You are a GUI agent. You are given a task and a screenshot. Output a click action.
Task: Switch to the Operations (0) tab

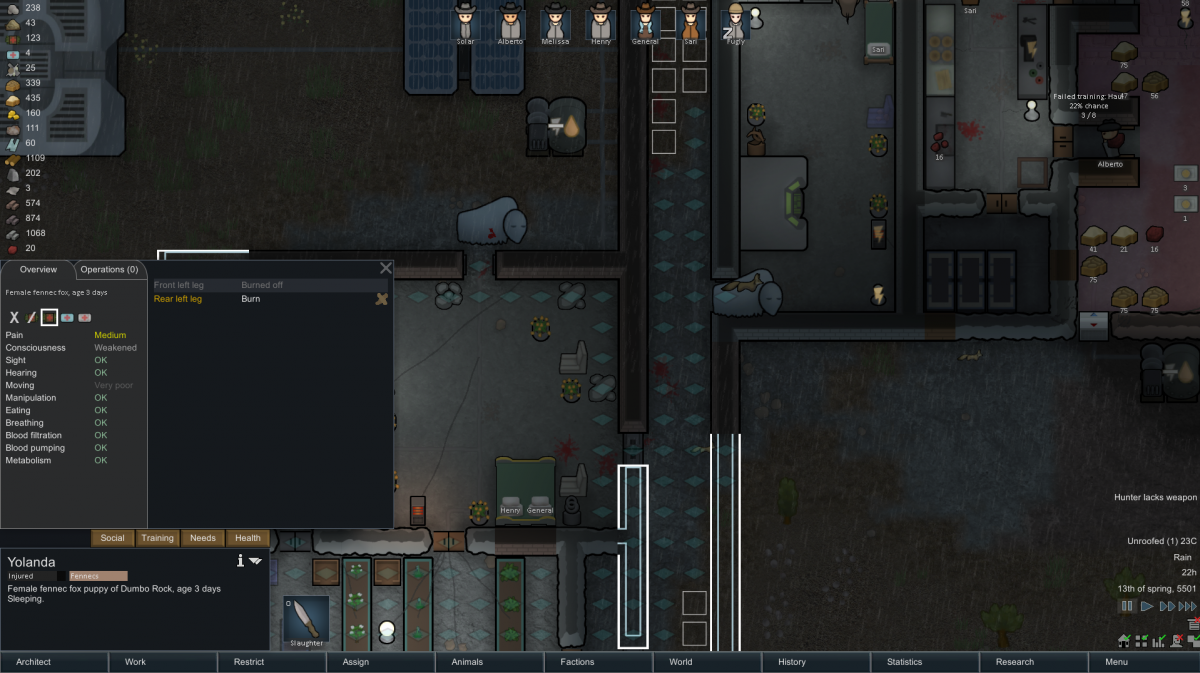[110, 270]
